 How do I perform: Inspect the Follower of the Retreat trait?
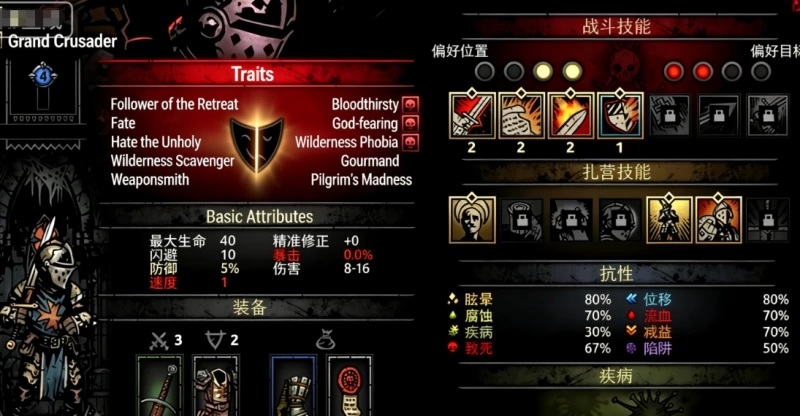point(174,104)
